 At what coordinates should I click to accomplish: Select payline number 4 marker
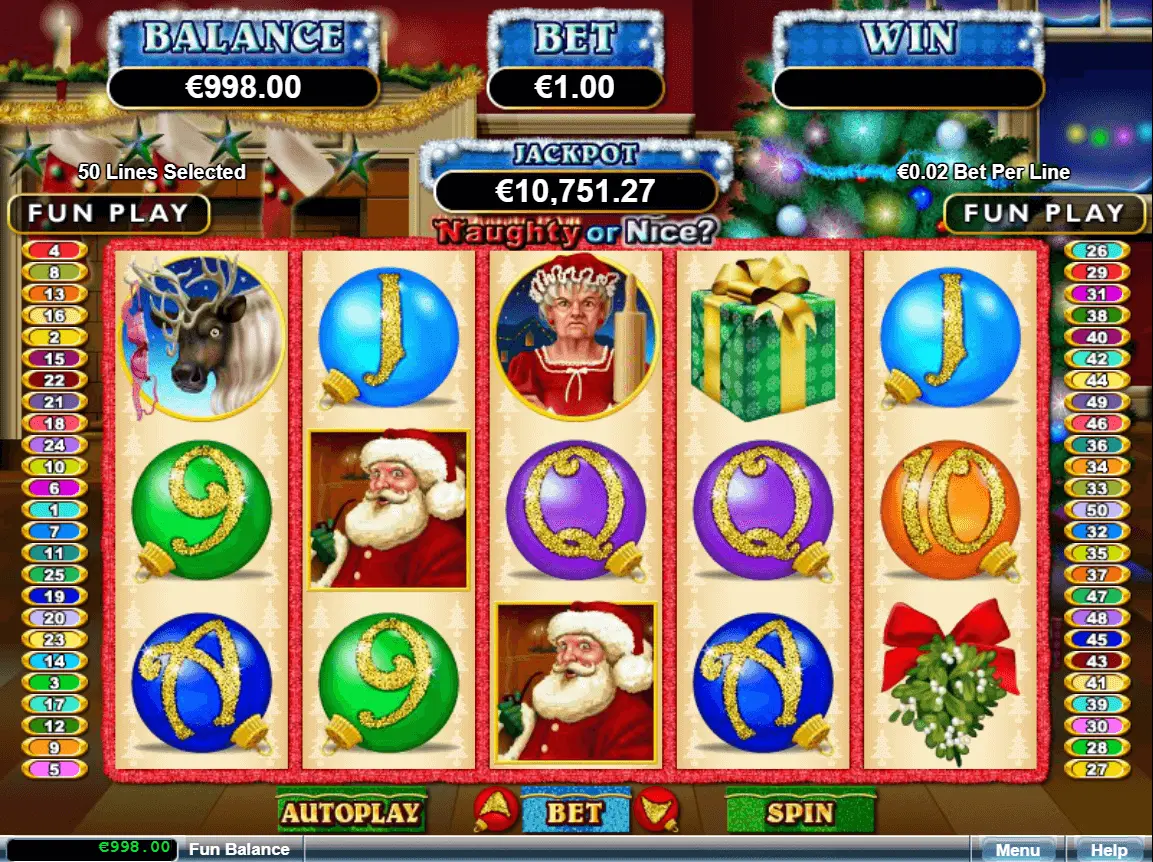pos(54,251)
